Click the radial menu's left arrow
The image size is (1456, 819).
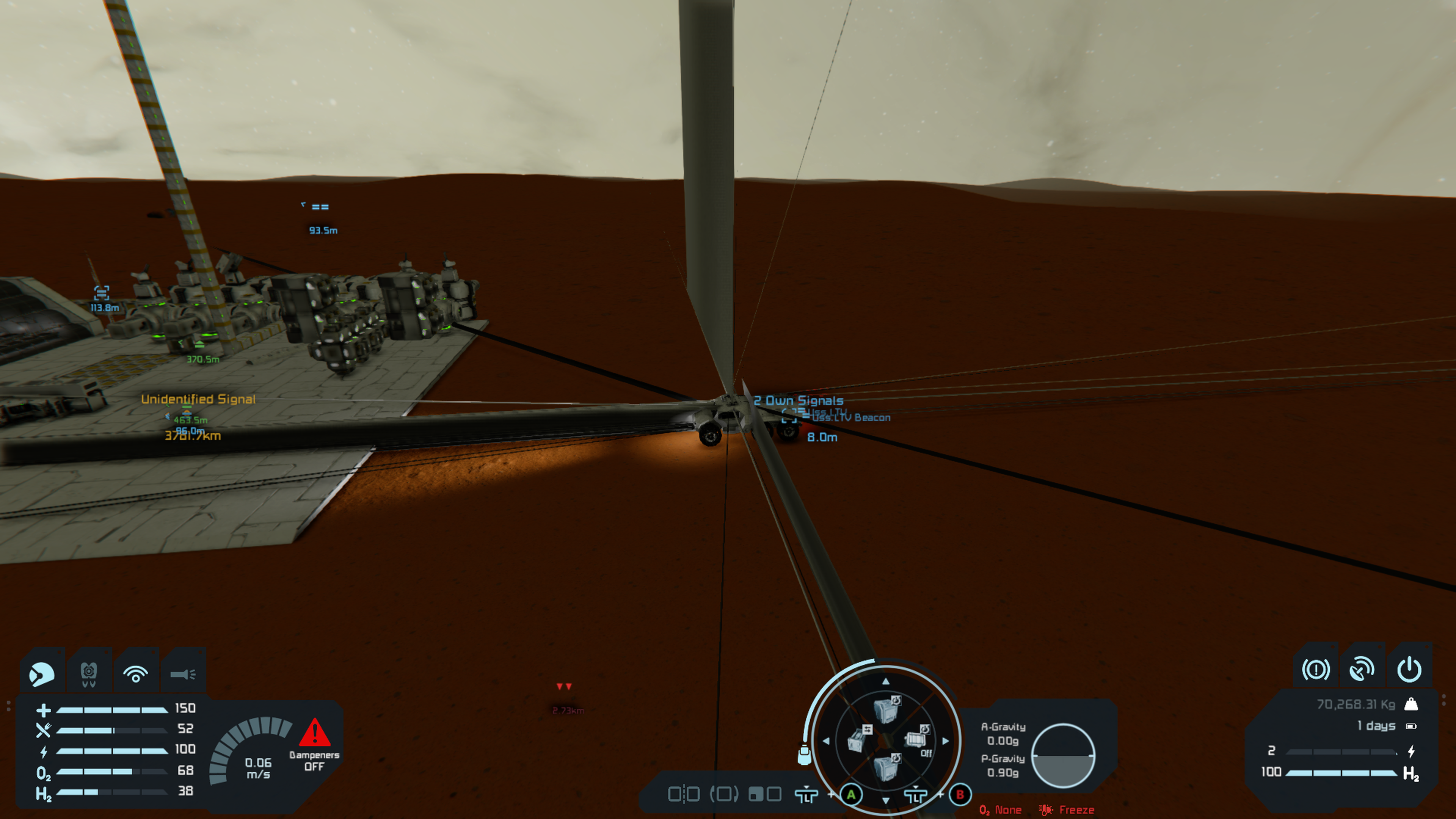826,741
